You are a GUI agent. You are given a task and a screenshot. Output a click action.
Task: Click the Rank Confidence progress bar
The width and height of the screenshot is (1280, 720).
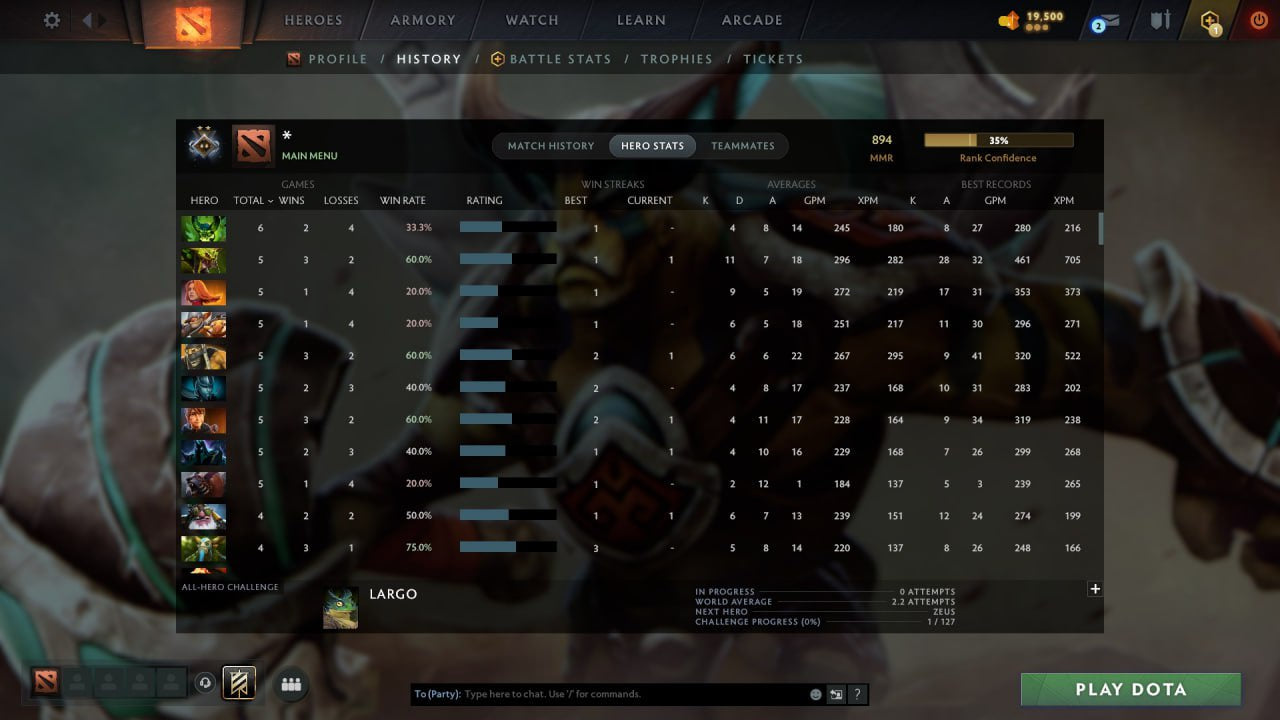[1000, 139]
